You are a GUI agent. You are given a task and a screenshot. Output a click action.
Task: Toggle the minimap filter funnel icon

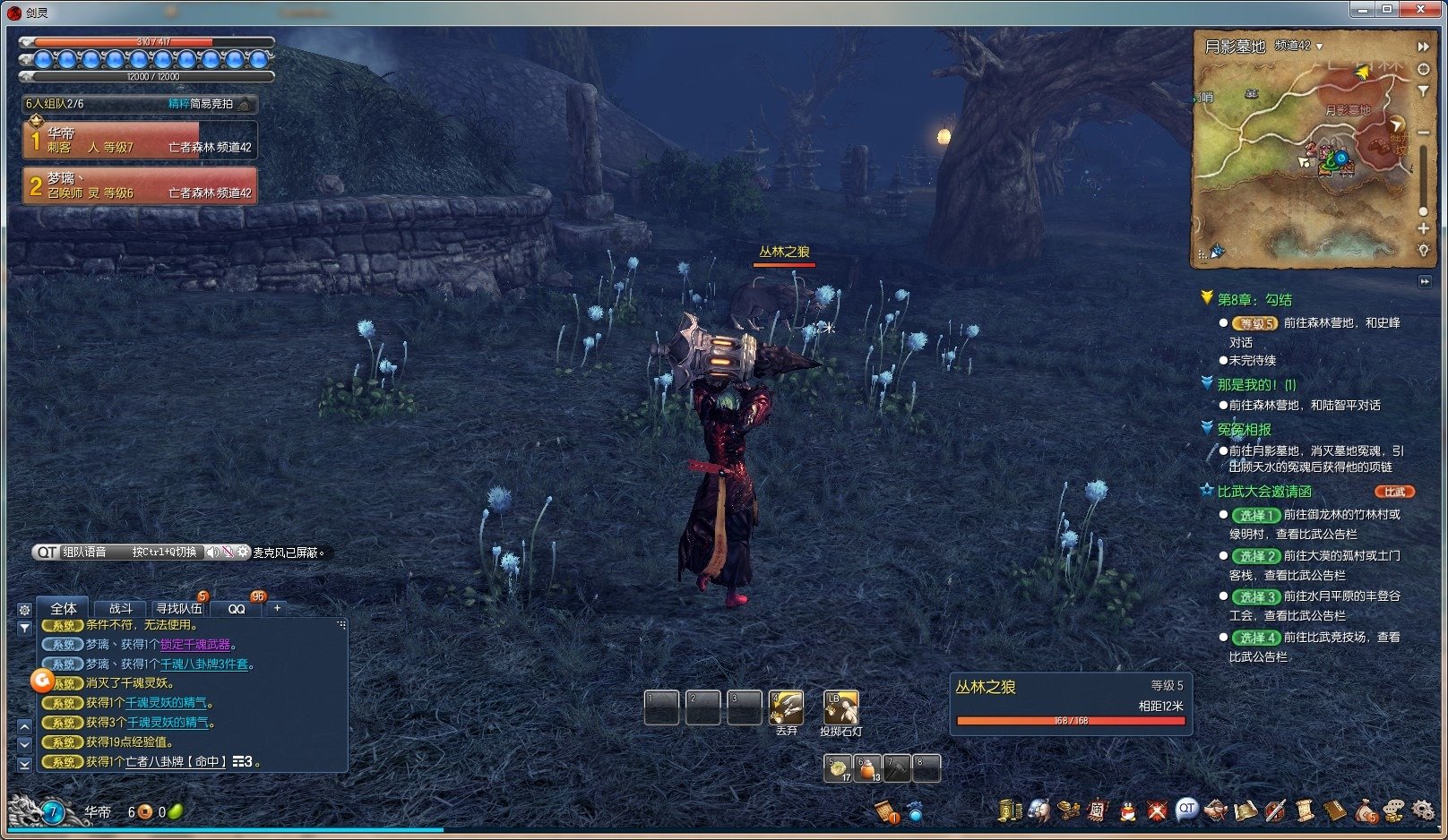pos(1423,90)
